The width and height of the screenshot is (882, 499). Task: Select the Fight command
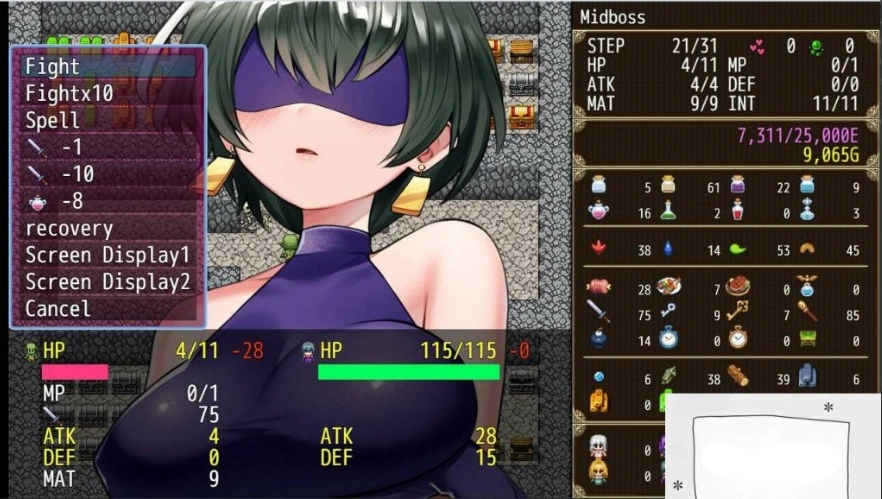click(x=107, y=66)
